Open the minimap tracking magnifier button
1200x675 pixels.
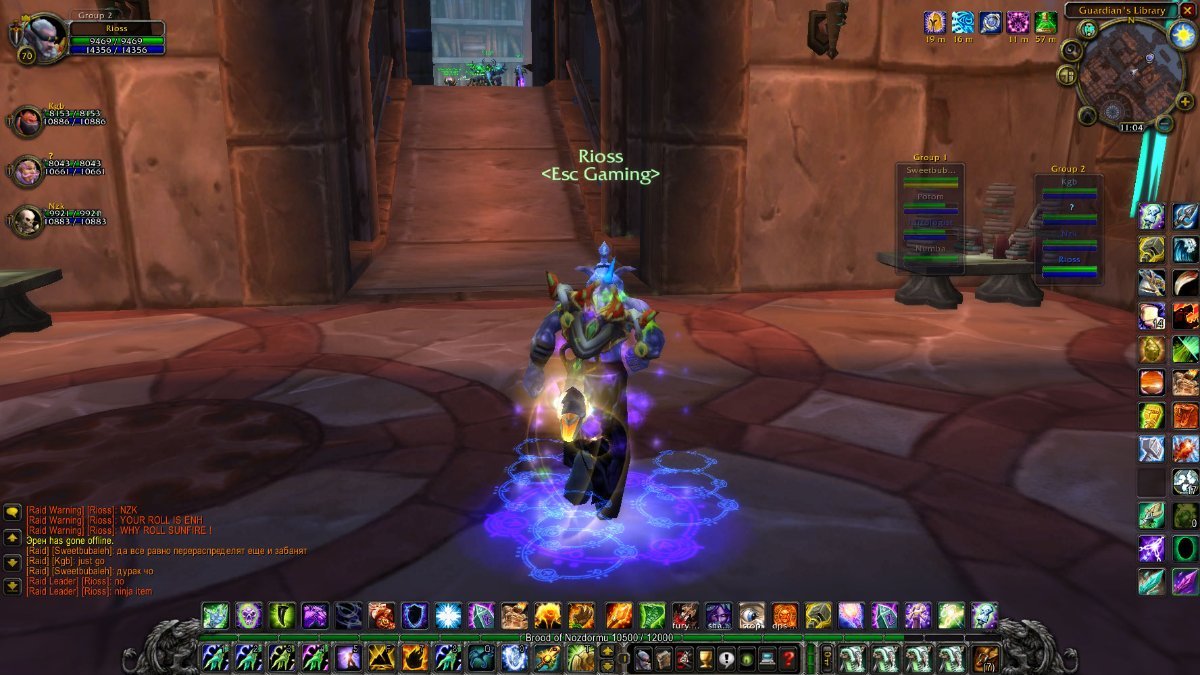1073,50
